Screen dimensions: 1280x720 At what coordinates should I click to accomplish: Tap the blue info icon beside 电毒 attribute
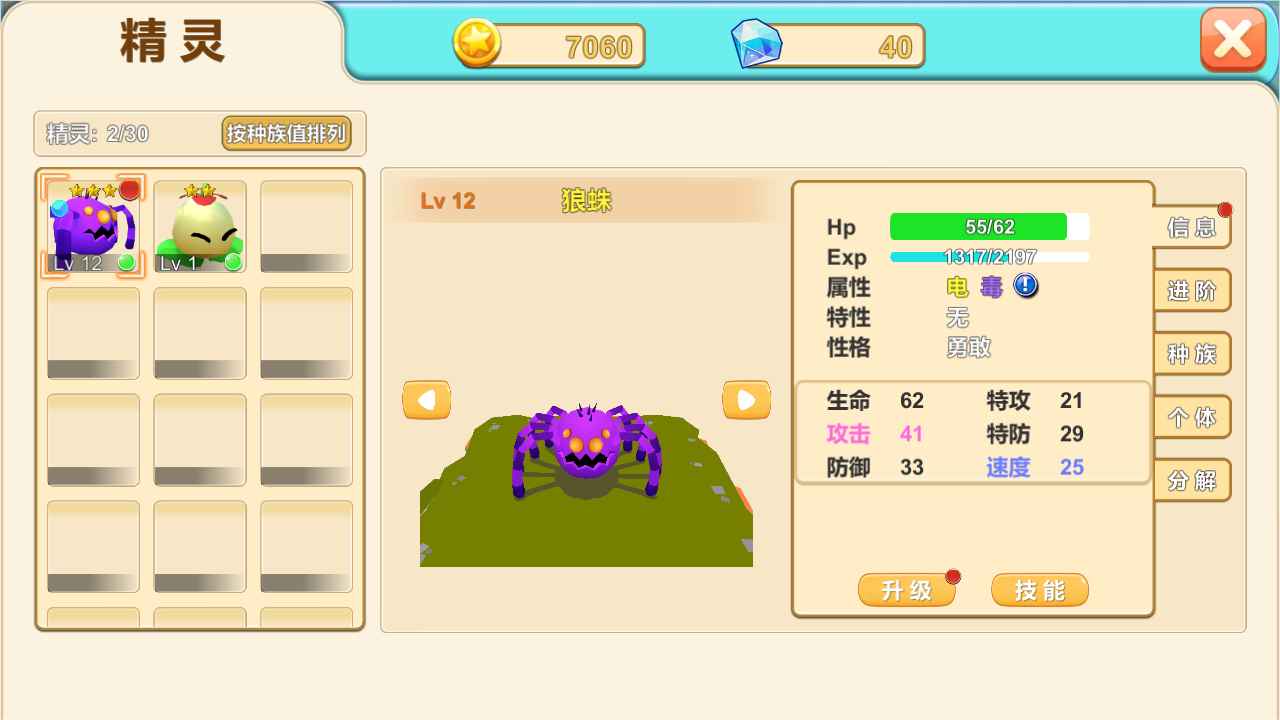1024,287
